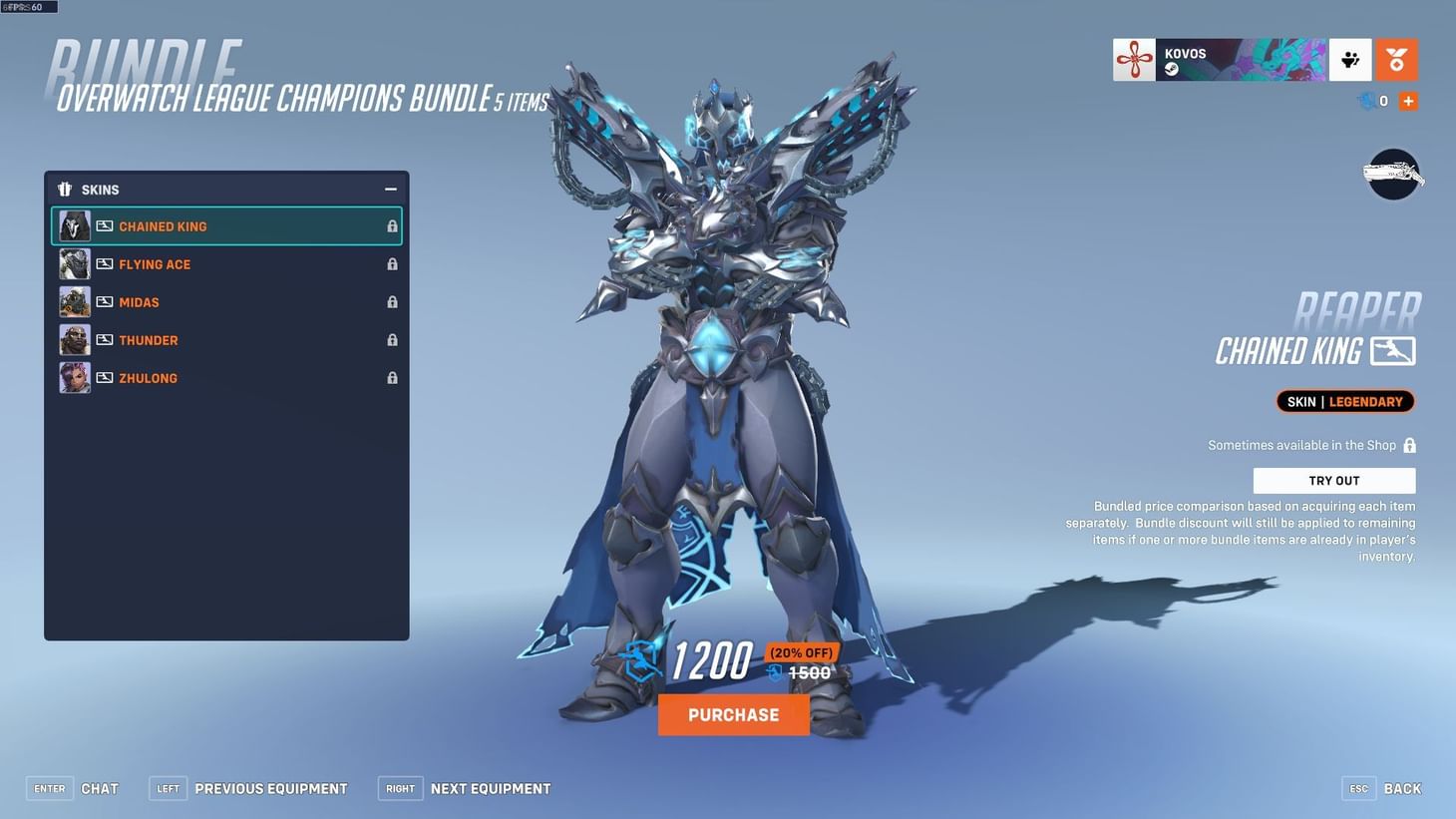Open the social groups icon beside your banner
The width and height of the screenshot is (1456, 819).
click(1350, 59)
